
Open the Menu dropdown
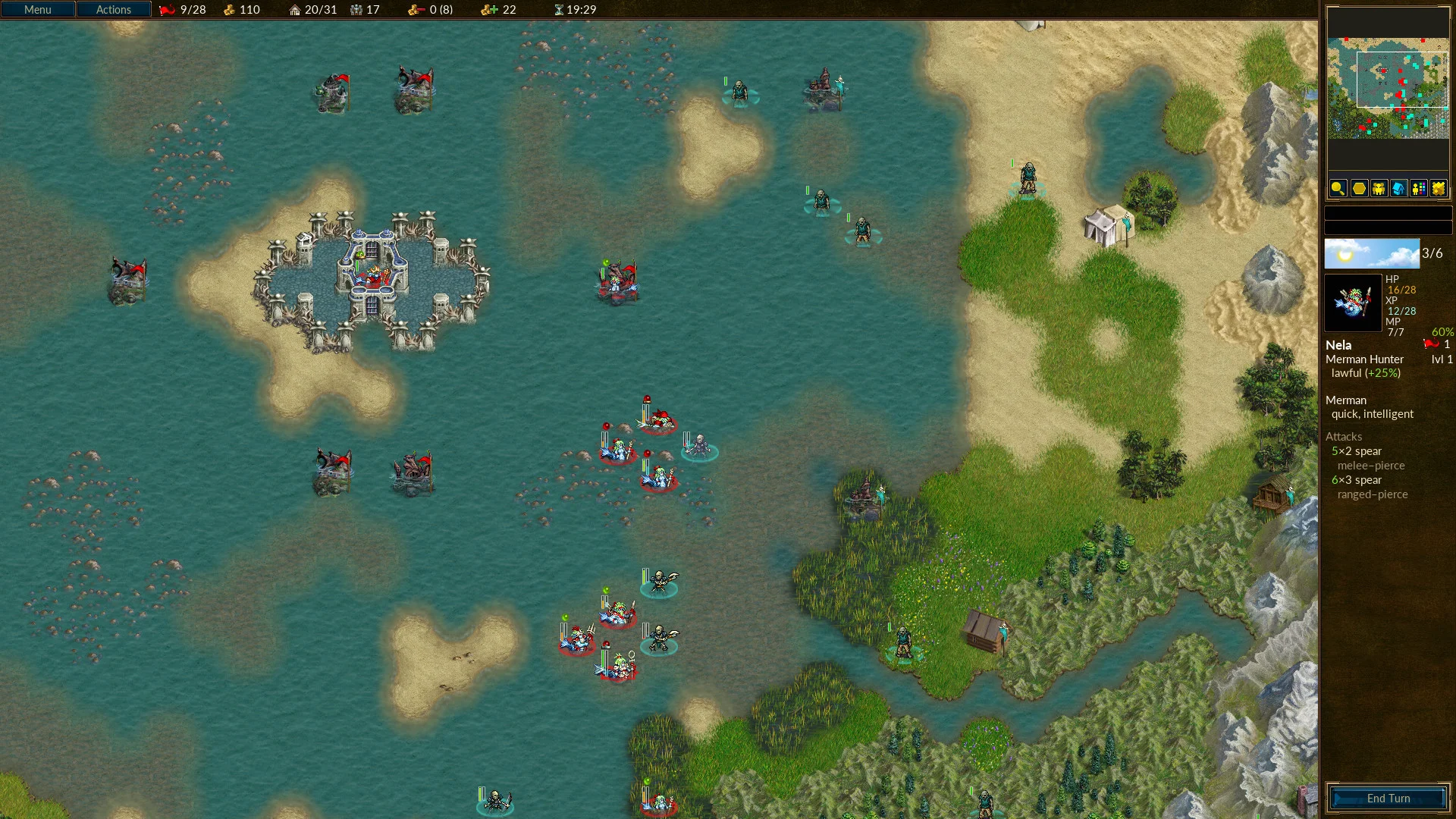point(38,10)
